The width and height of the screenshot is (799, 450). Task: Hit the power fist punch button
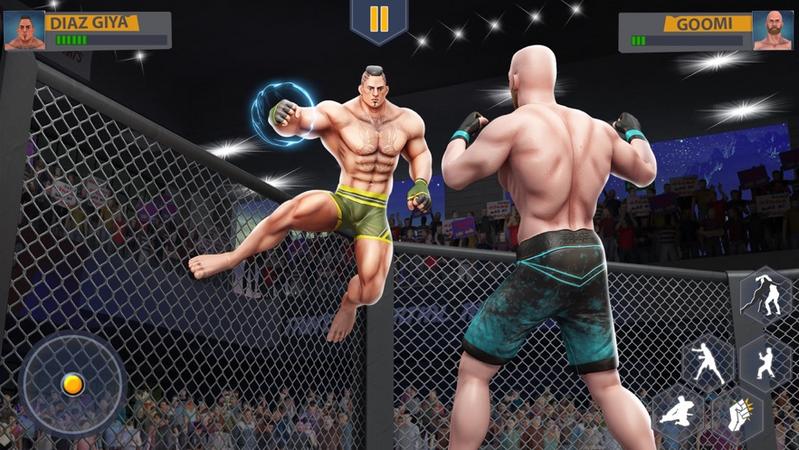point(737,414)
